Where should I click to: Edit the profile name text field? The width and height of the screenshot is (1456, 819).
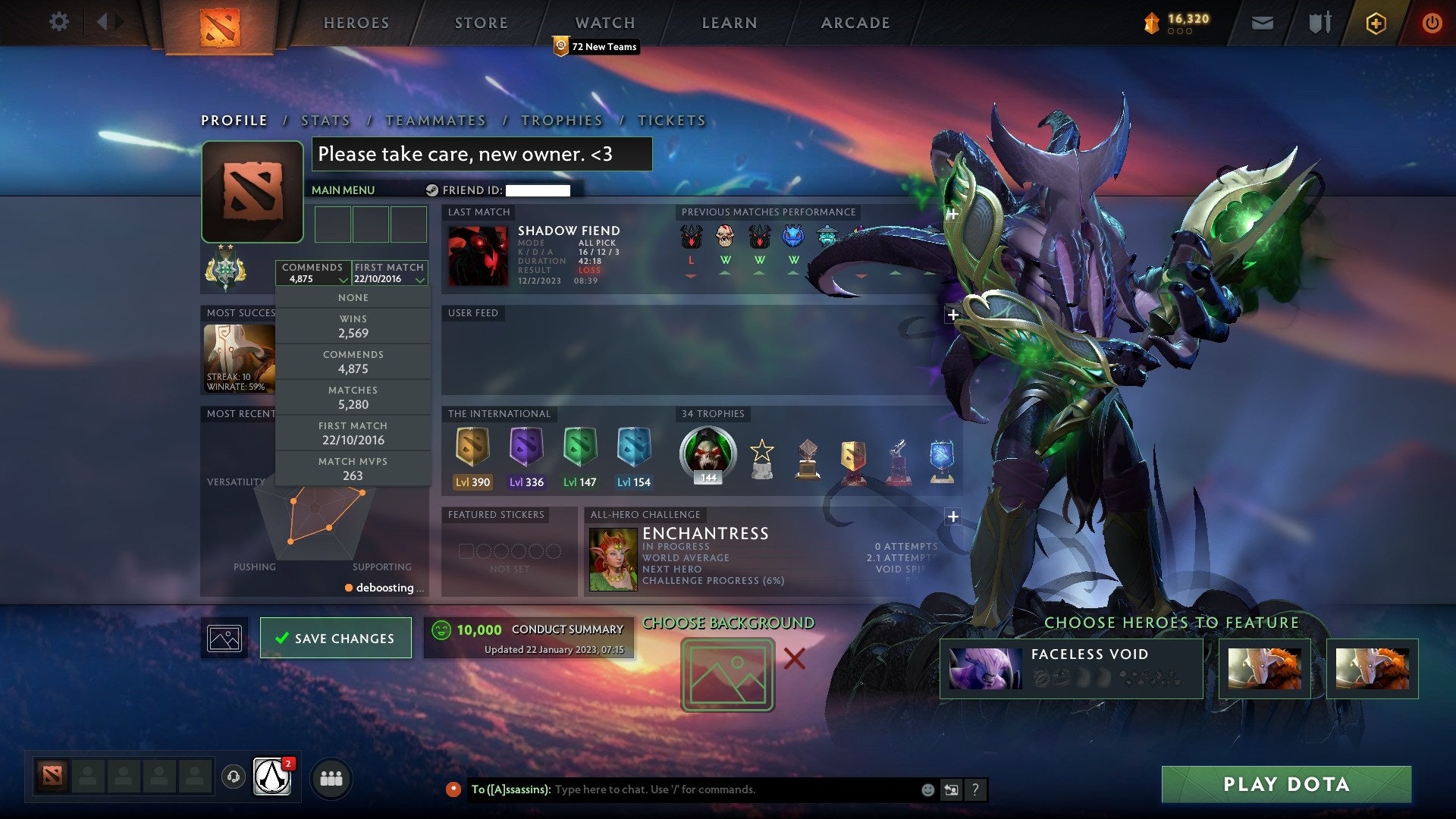coord(482,154)
